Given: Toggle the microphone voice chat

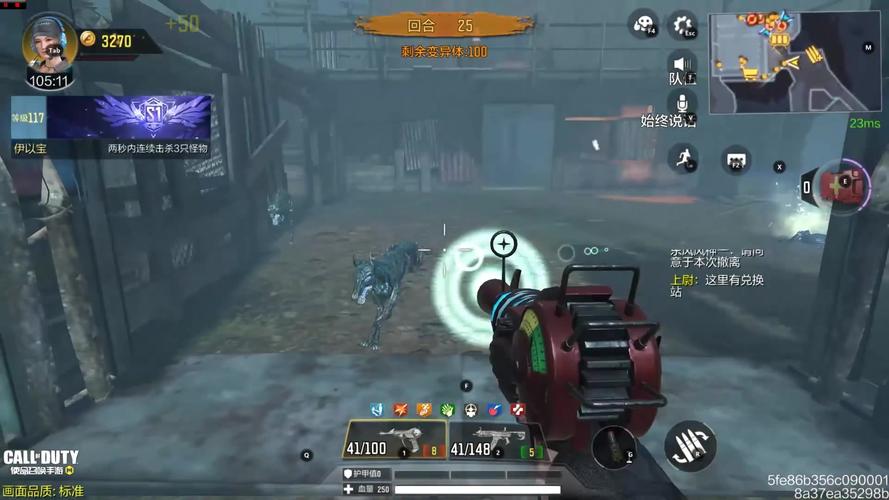Looking at the screenshot, I should [x=682, y=104].
